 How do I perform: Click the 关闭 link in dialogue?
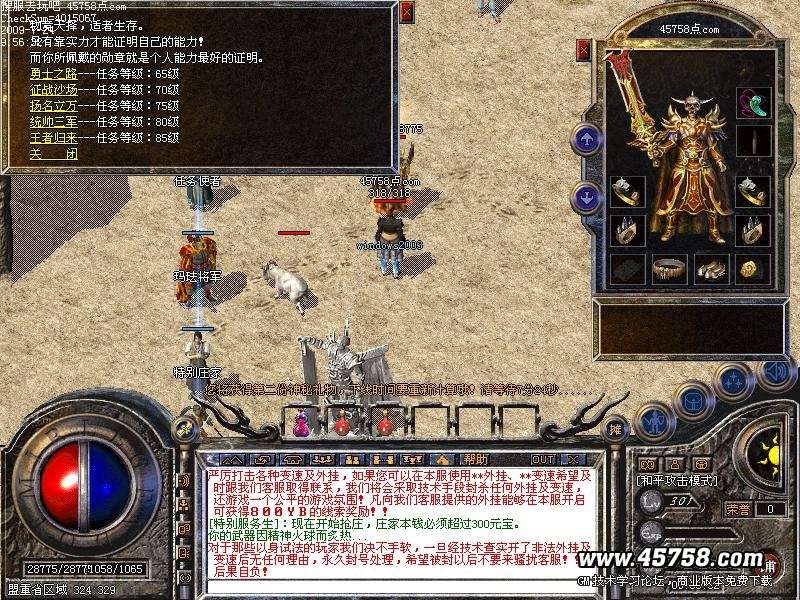[53, 153]
